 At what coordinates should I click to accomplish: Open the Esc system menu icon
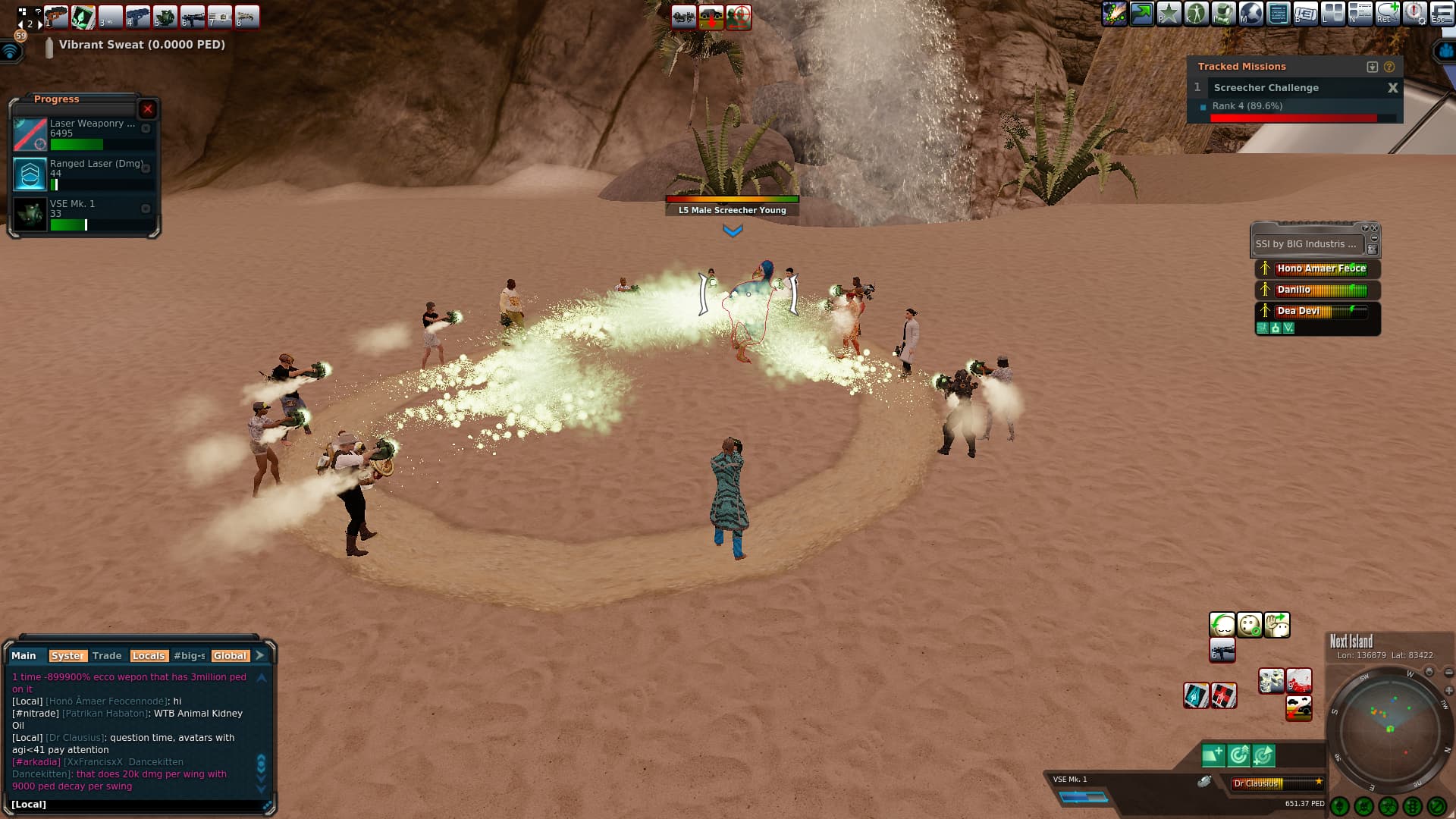coord(1442,14)
